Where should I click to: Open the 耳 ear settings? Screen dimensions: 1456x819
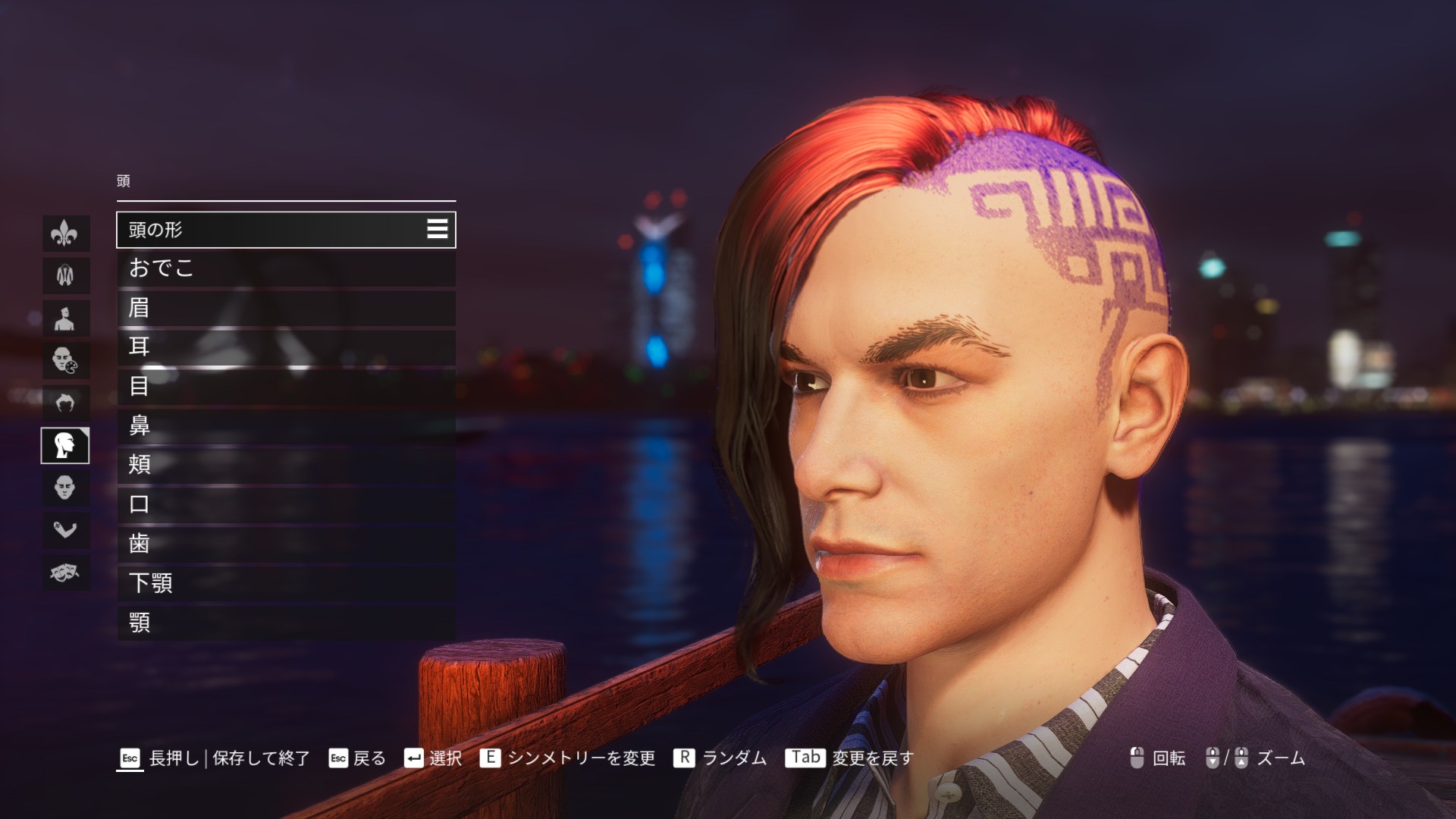click(x=285, y=347)
